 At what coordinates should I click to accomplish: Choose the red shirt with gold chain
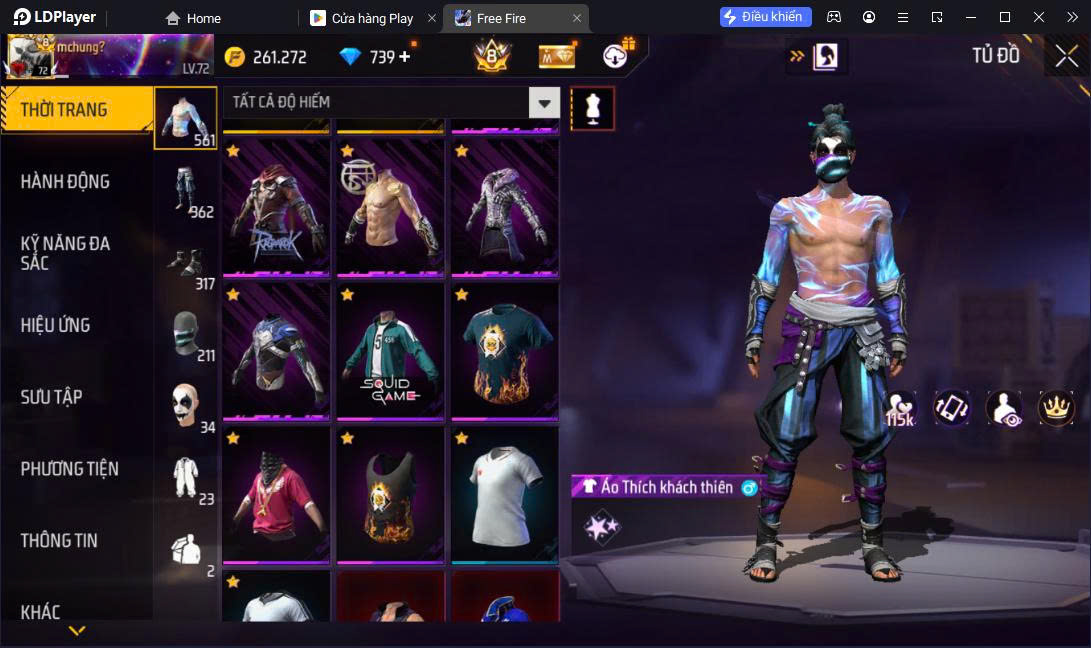pyautogui.click(x=276, y=495)
